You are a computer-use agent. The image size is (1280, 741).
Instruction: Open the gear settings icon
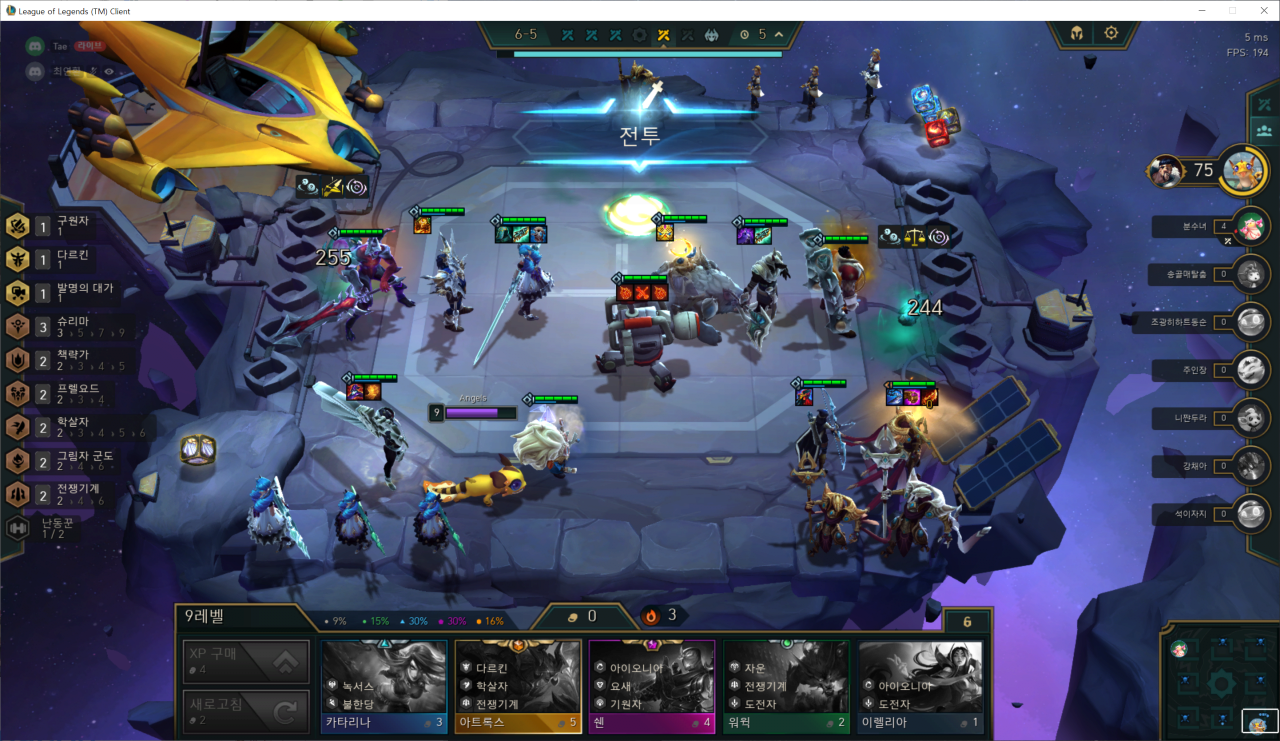click(1111, 33)
